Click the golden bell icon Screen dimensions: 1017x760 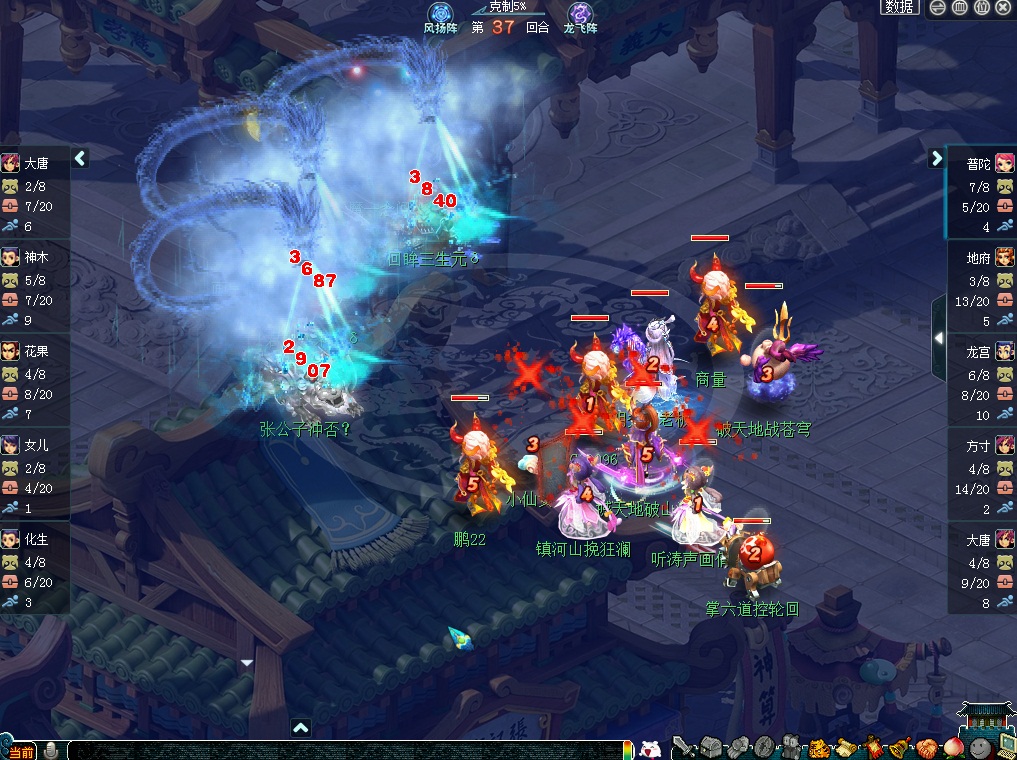(899, 747)
